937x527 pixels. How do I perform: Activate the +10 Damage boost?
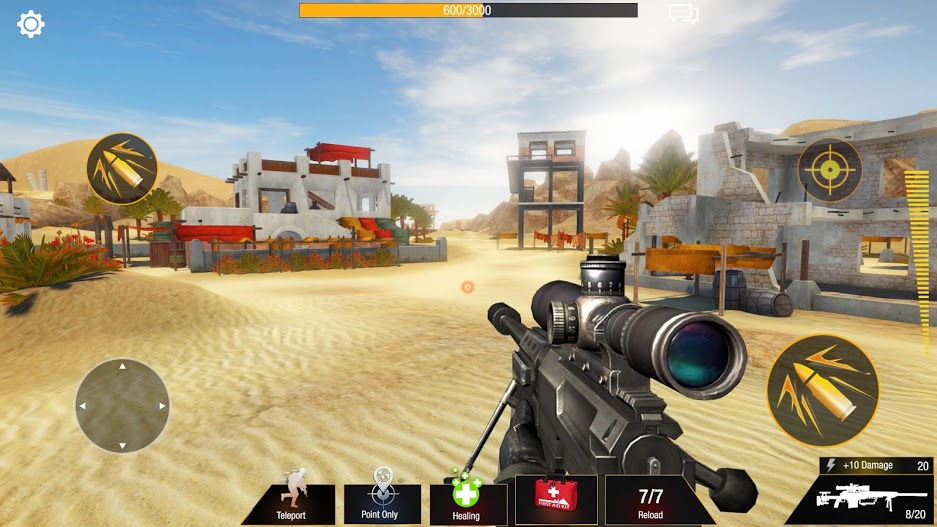875,465
